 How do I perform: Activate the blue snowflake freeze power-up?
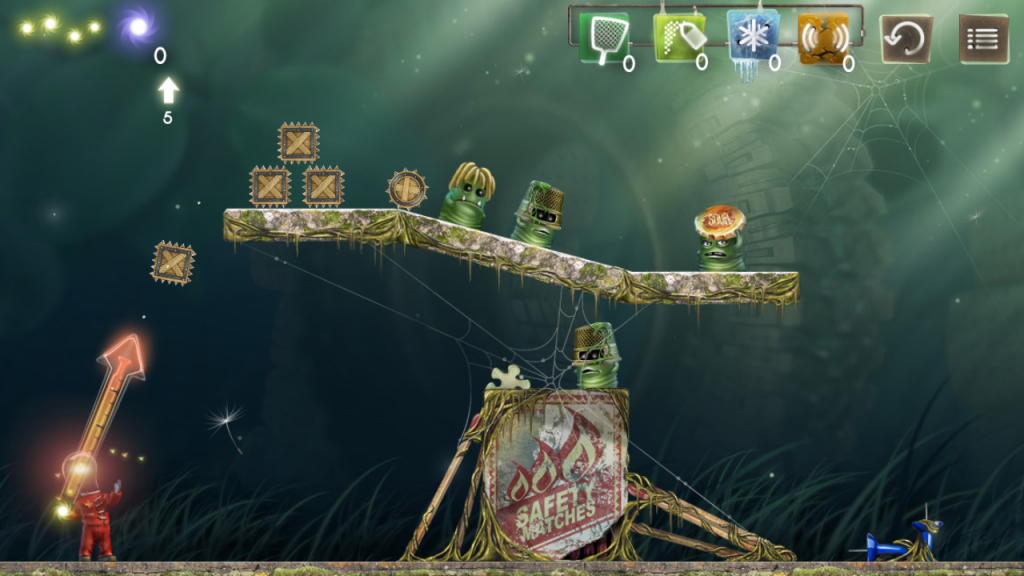click(752, 38)
